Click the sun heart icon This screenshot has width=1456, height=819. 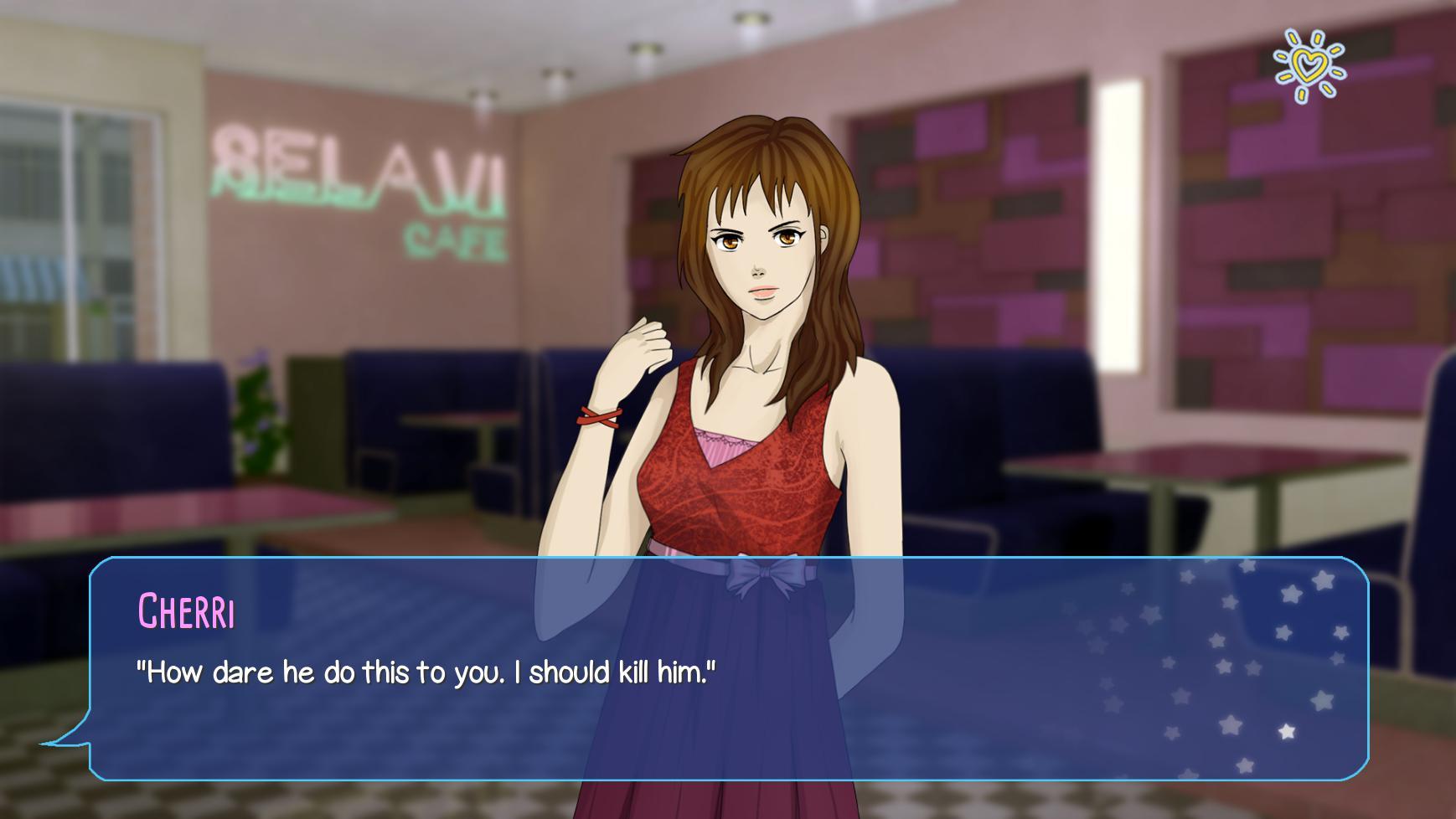point(1309,65)
